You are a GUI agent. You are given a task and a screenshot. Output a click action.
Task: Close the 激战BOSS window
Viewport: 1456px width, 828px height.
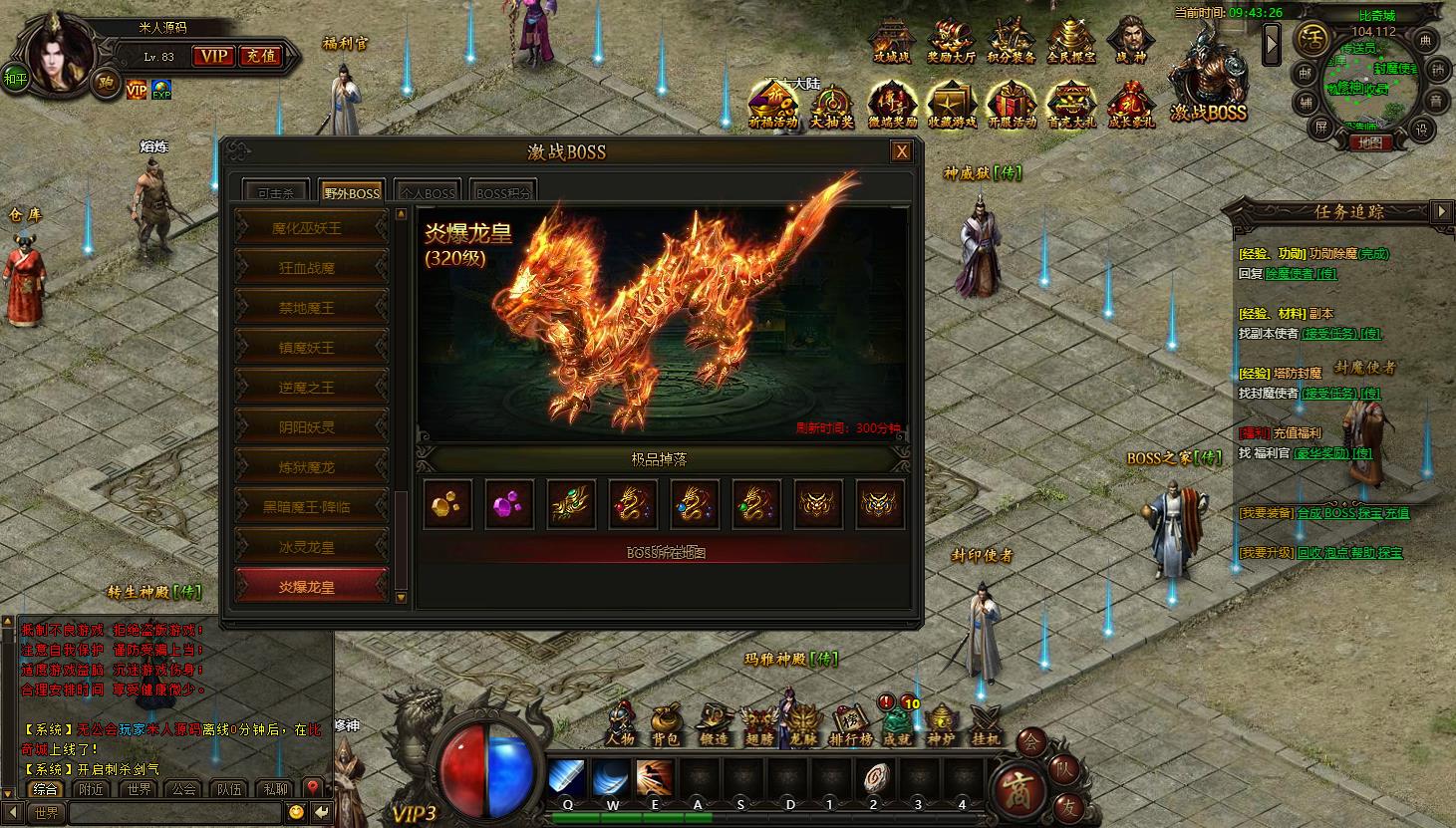[901, 151]
